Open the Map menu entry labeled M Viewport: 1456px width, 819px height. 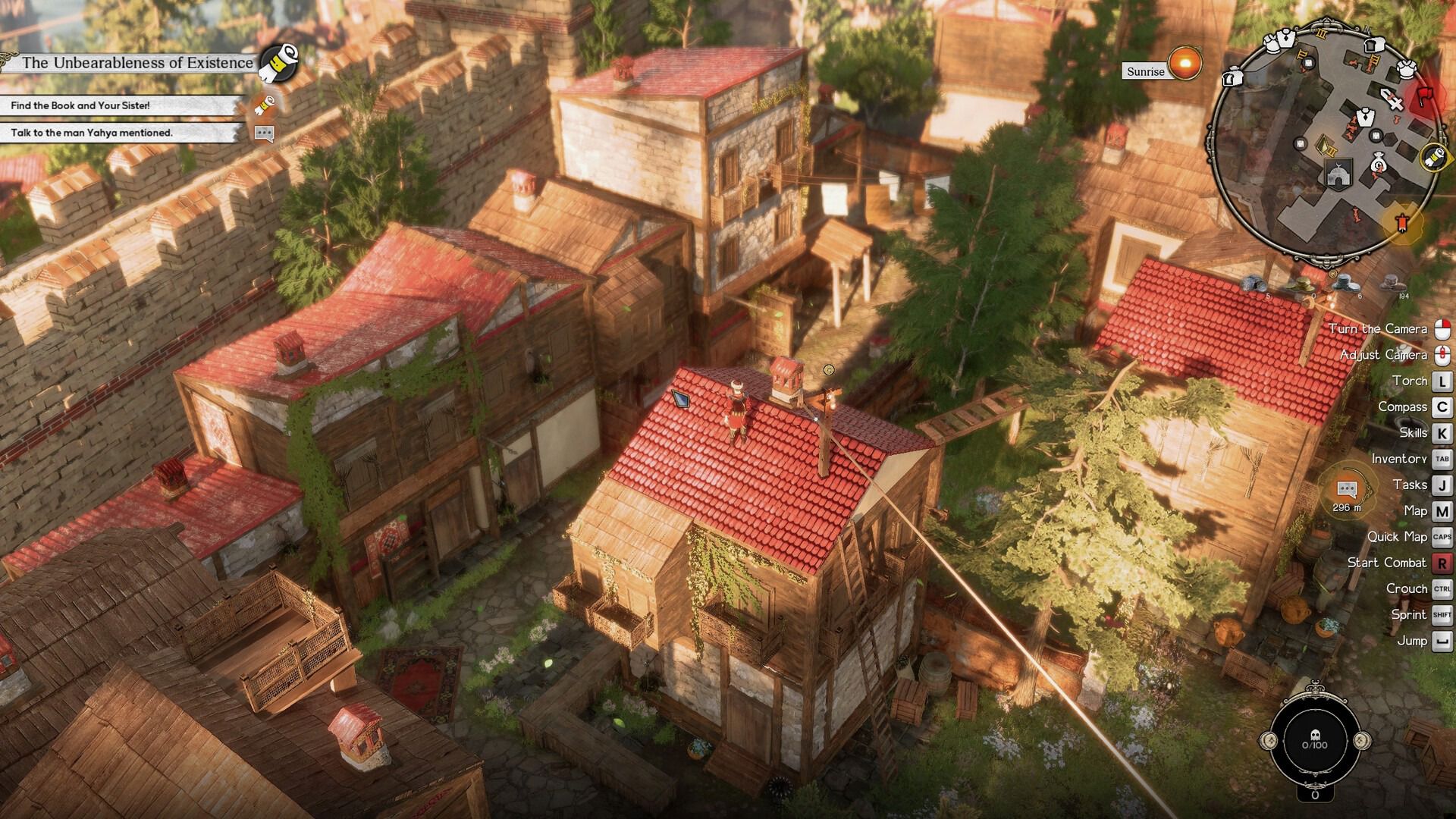[1443, 510]
